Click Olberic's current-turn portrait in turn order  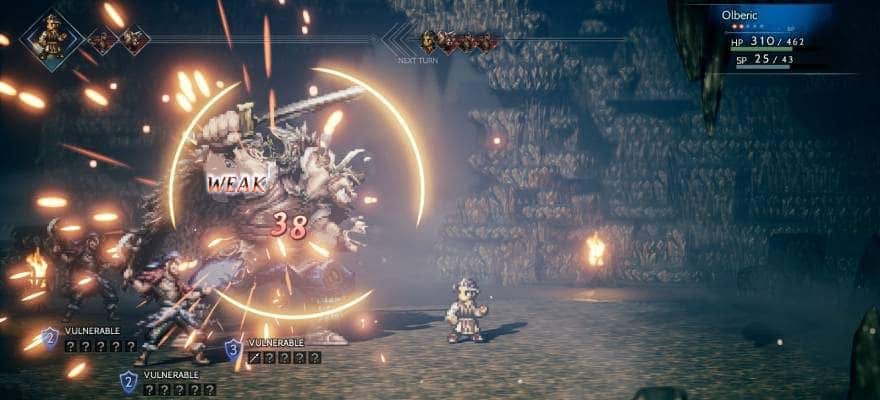click(54, 36)
